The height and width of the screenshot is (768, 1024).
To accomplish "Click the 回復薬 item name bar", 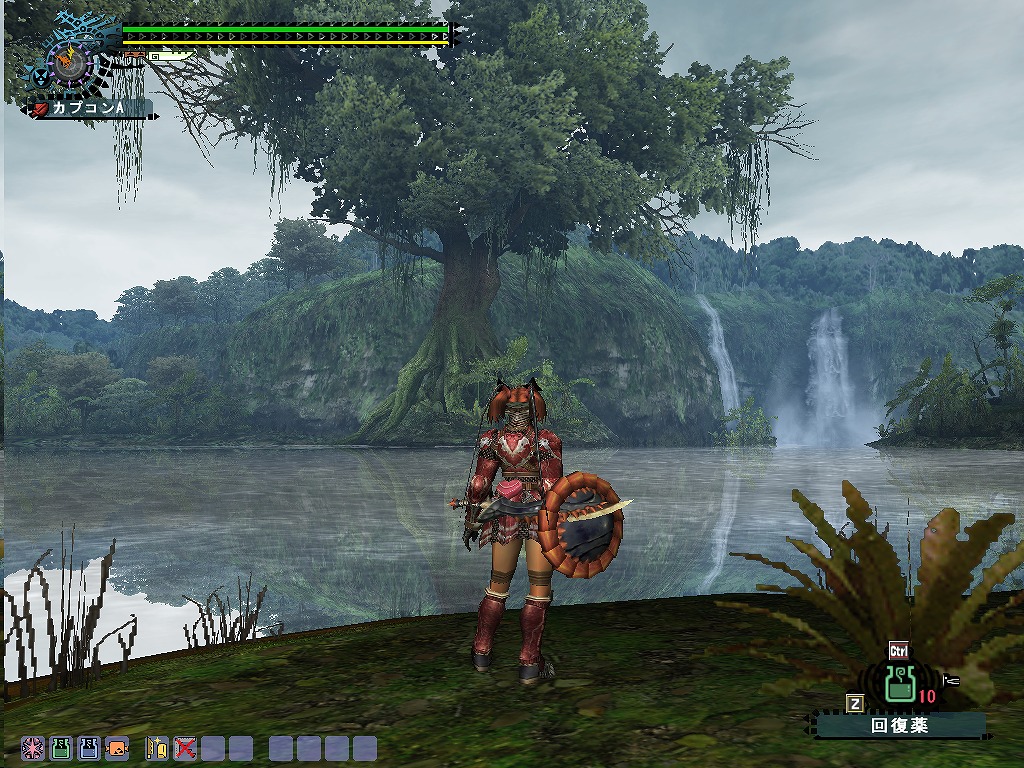I will (x=899, y=726).
